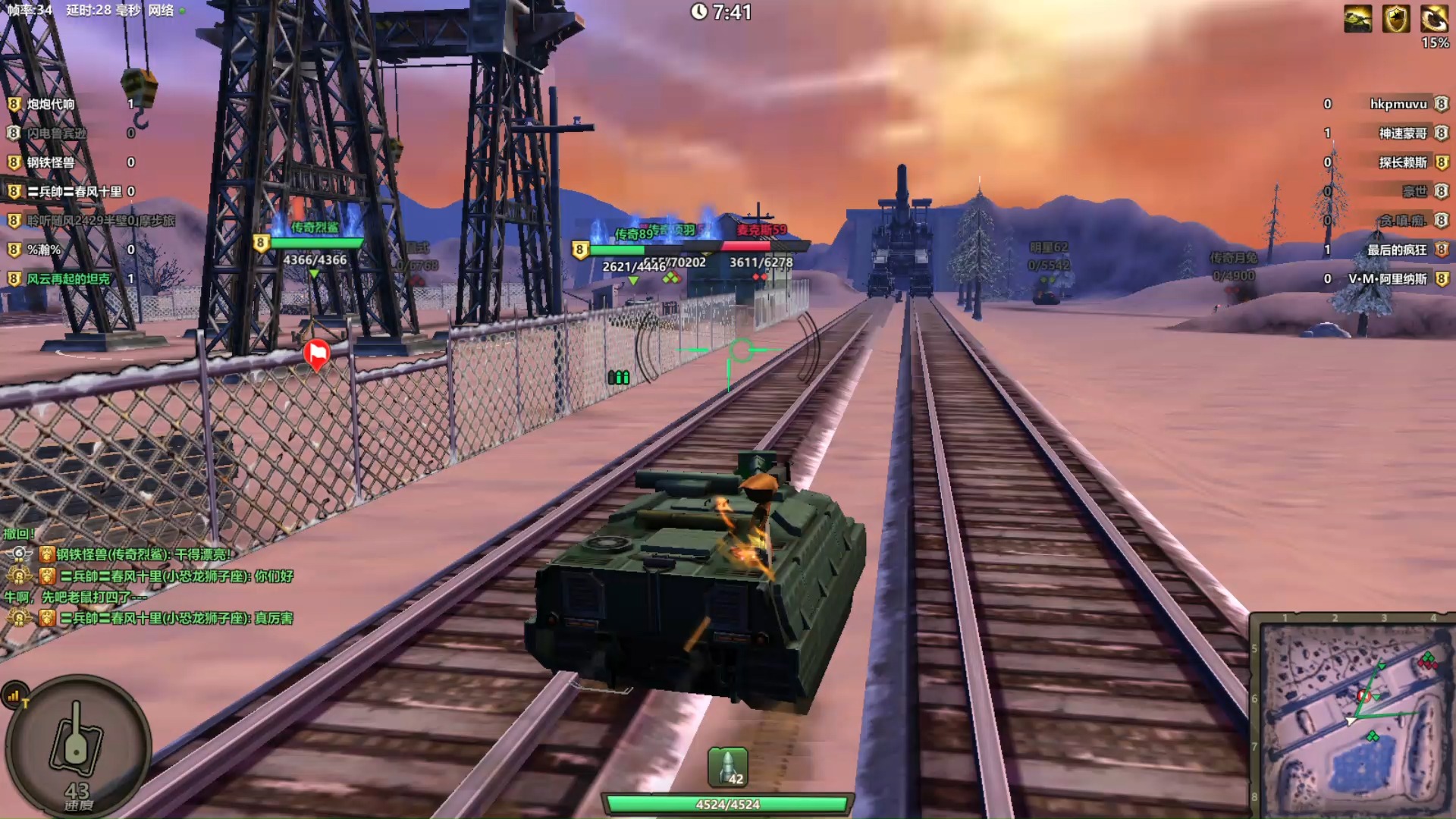
Task: Click the golden eye buff icon
Action: tap(1433, 19)
